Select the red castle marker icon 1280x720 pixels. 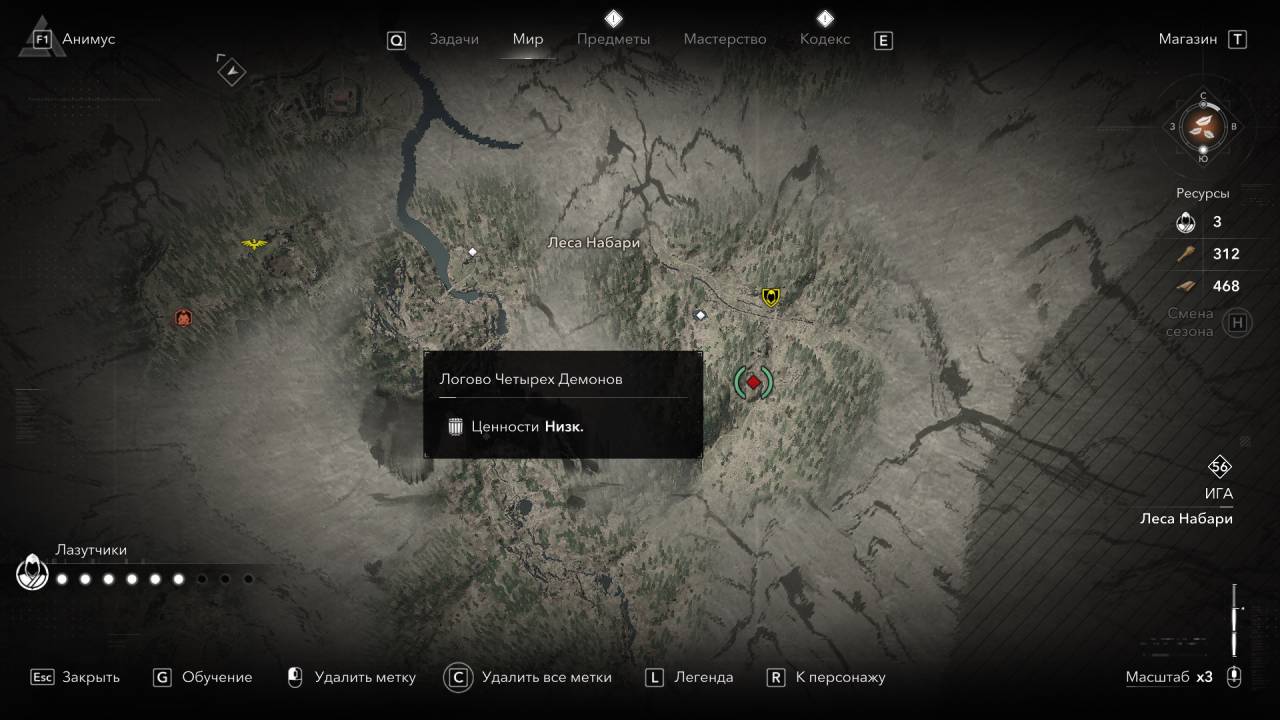(183, 318)
